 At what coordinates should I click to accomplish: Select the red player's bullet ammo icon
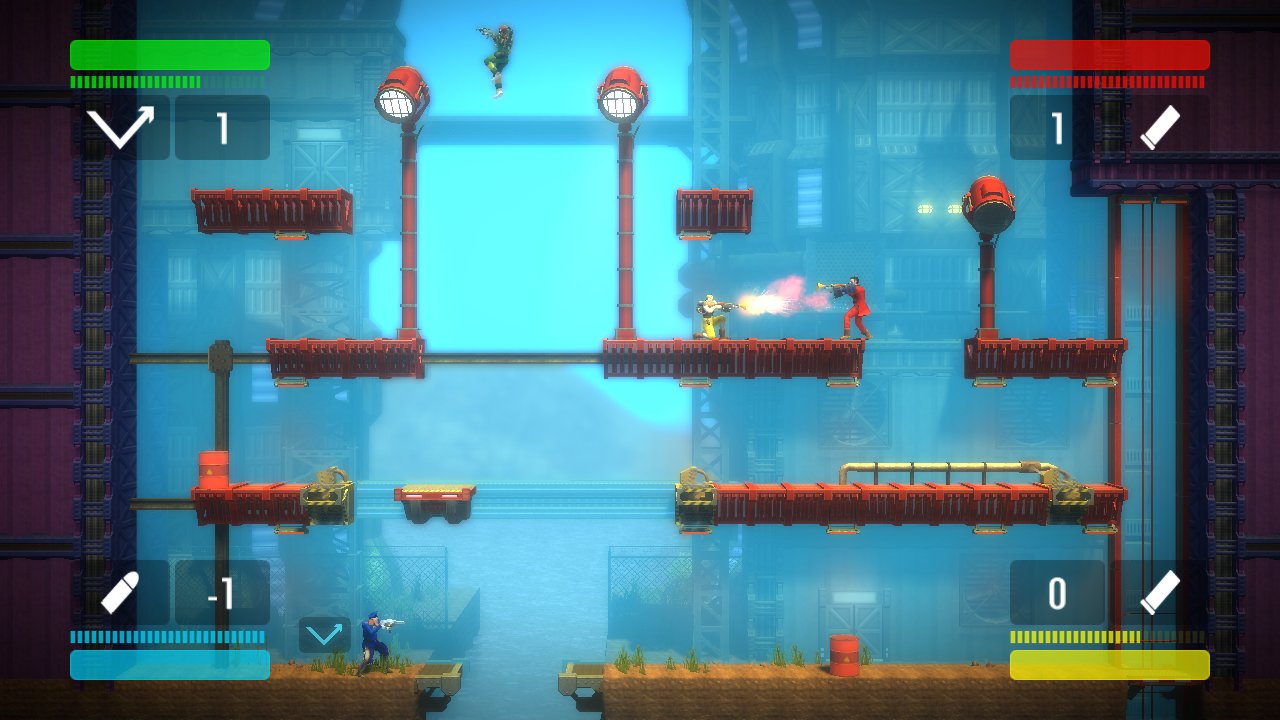[1162, 130]
